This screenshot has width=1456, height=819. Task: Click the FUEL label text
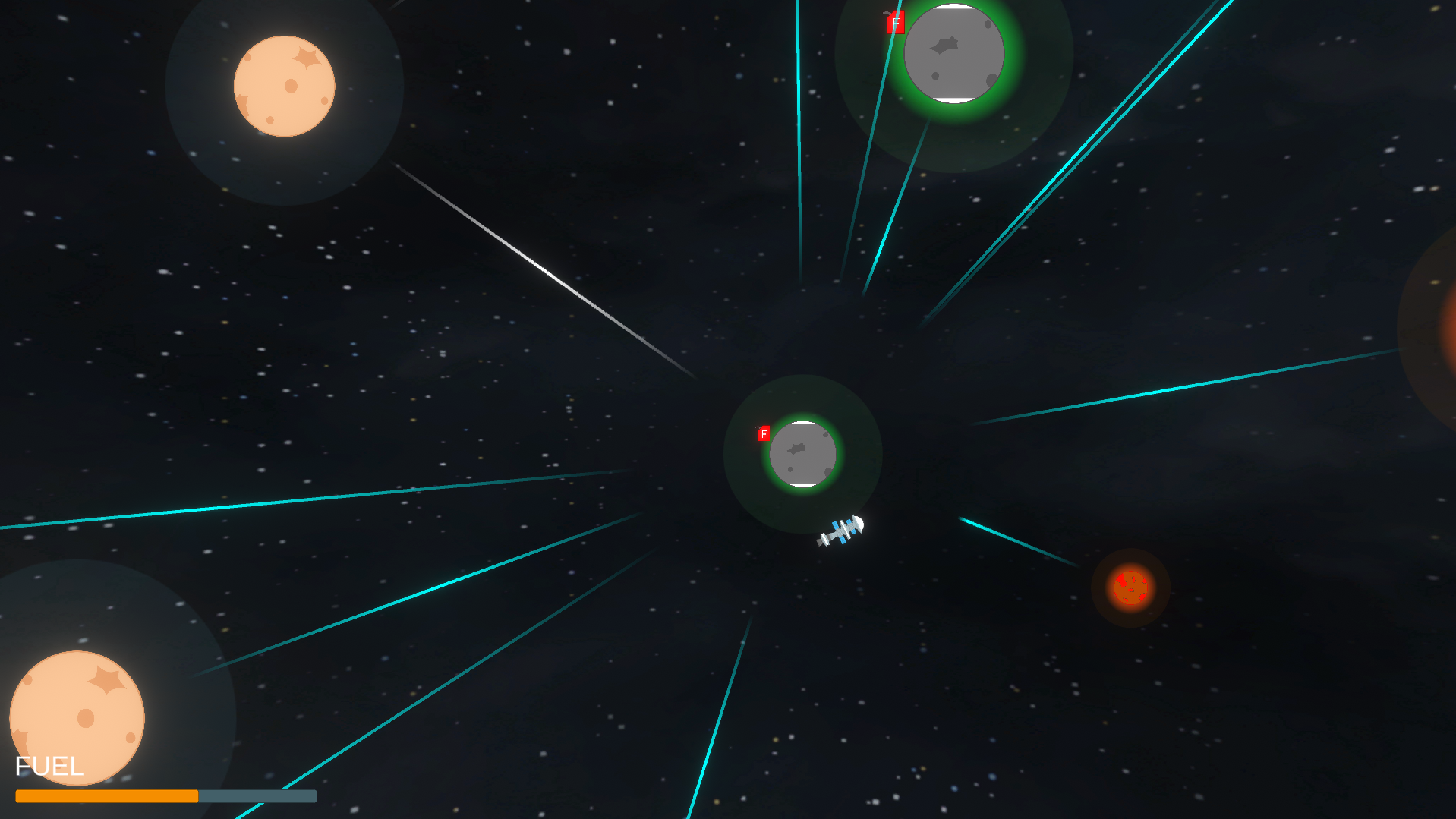[49, 766]
